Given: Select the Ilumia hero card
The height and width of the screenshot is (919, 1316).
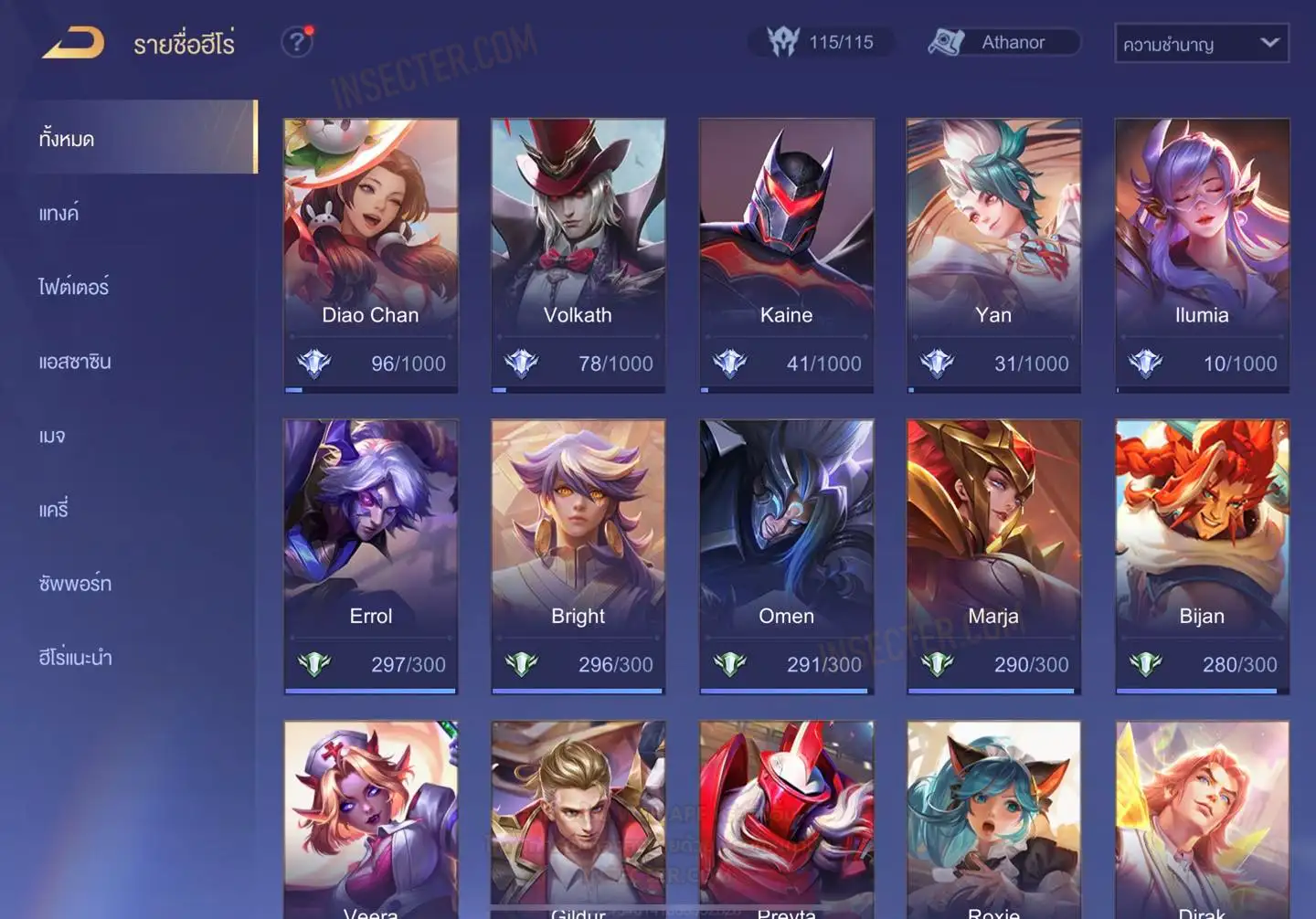Looking at the screenshot, I should click(x=1202, y=255).
